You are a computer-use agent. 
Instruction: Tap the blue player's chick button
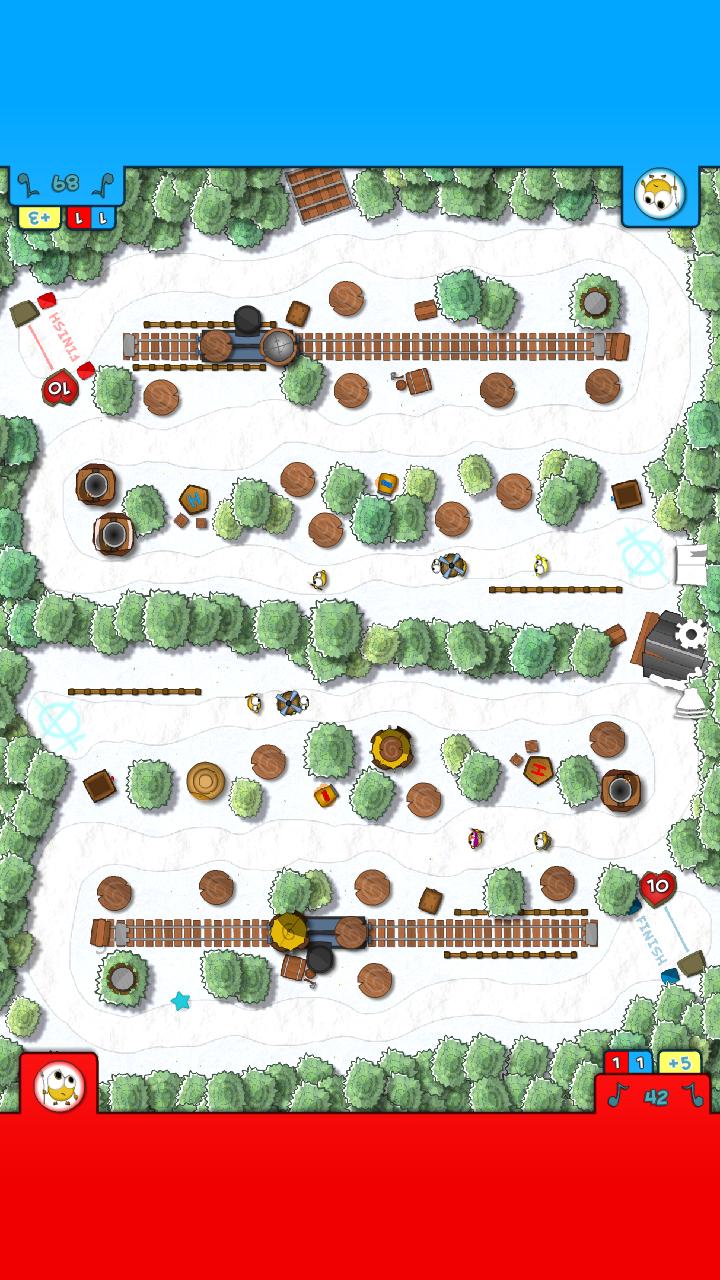click(x=660, y=195)
